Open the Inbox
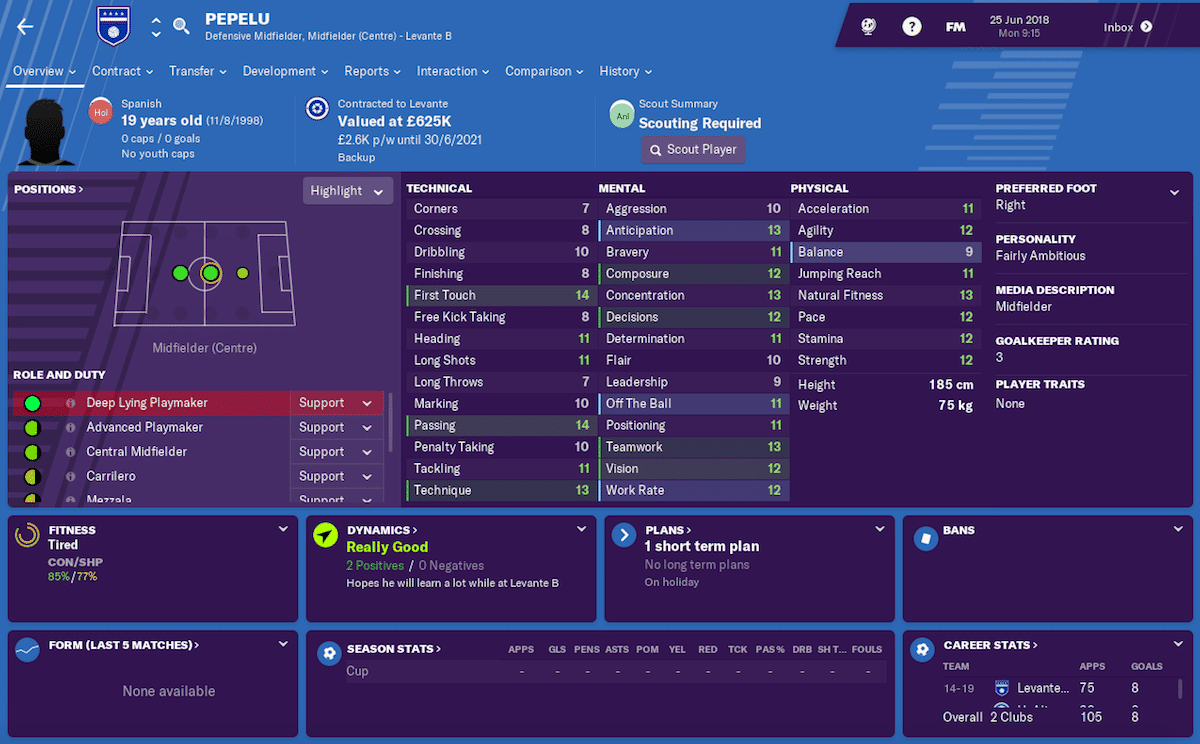This screenshot has height=744, width=1200. (x=1127, y=27)
